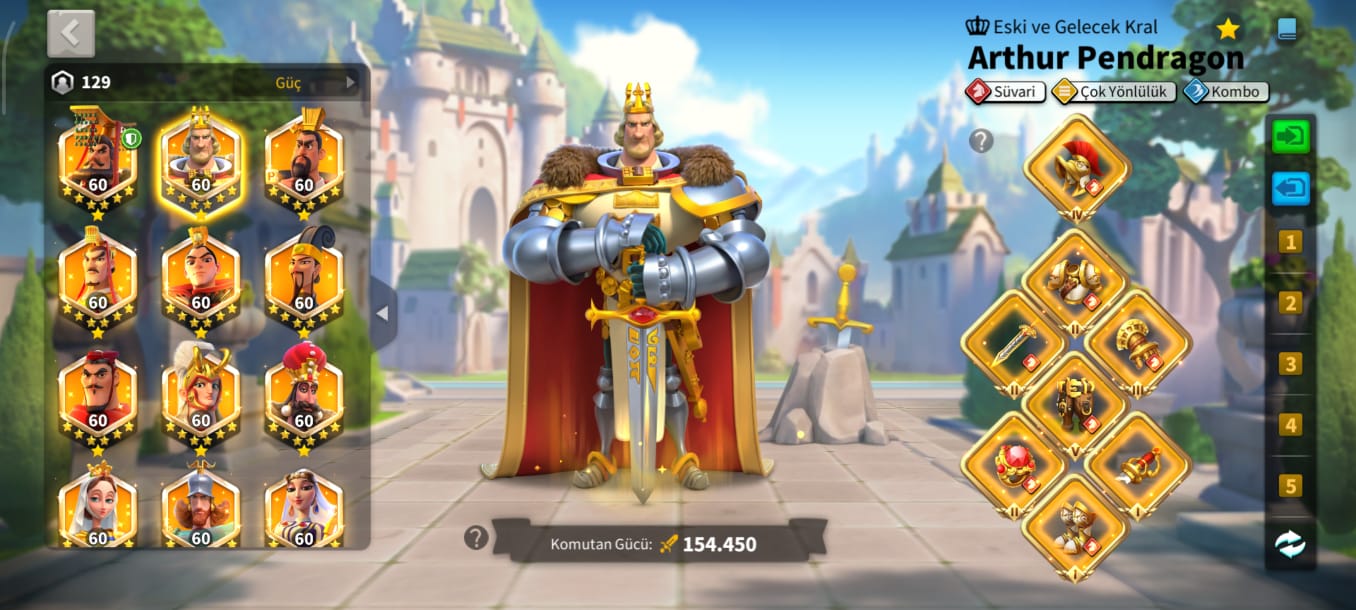The width and height of the screenshot is (1356, 610).
Task: Click the blue arrow button in the sidebar
Action: 1290,188
